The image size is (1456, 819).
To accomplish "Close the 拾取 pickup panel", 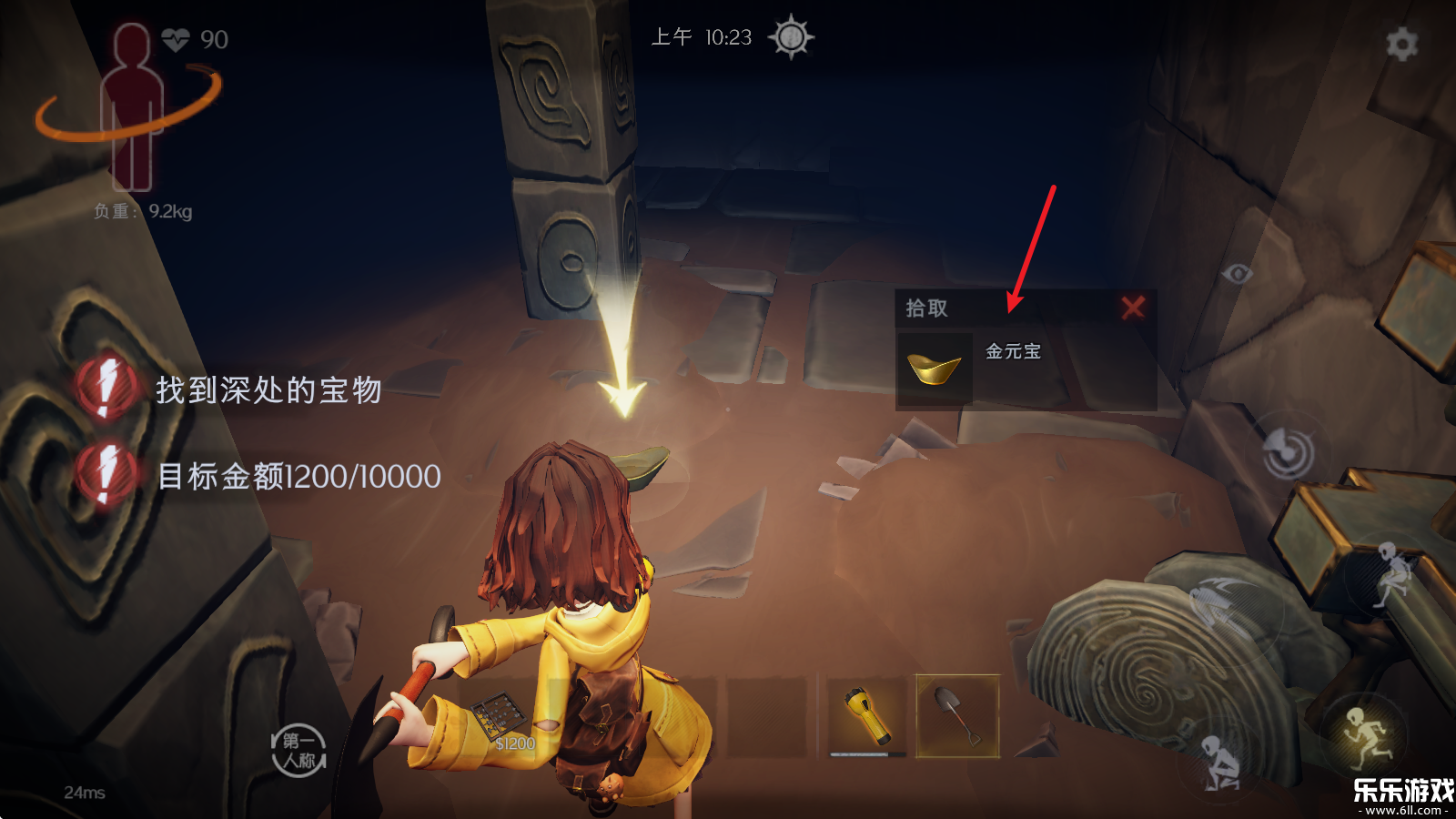I will [1133, 308].
